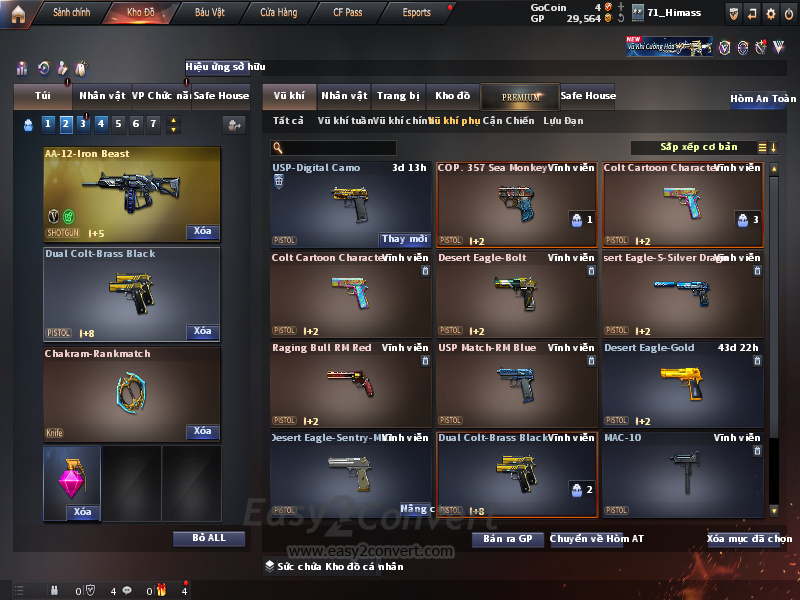Sell item with Bán ra GP
This screenshot has height=600, width=800.
coord(507,539)
